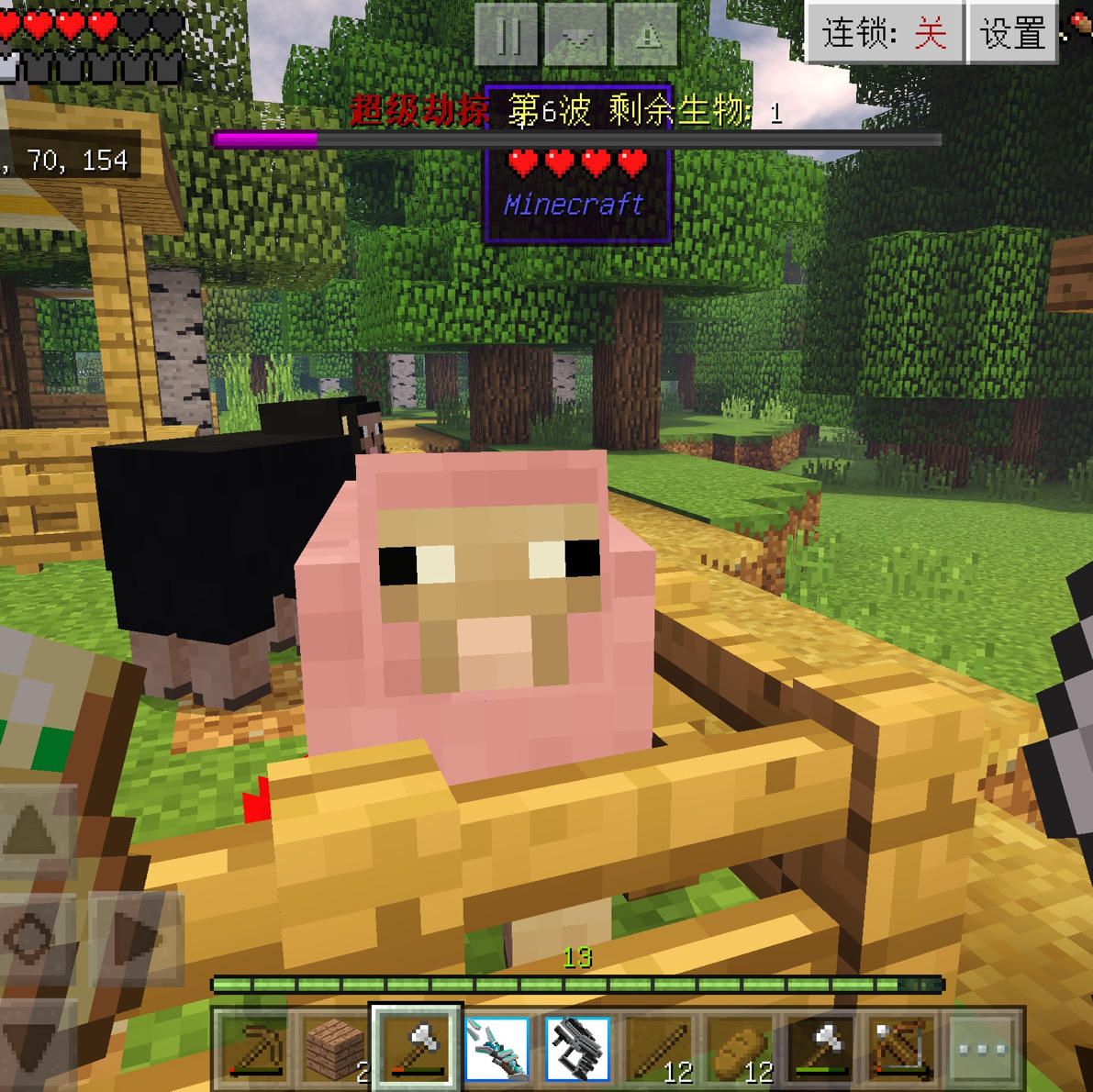The width and height of the screenshot is (1093, 1092).
Task: Tap the move-backward down arrow
Action: point(32,1042)
